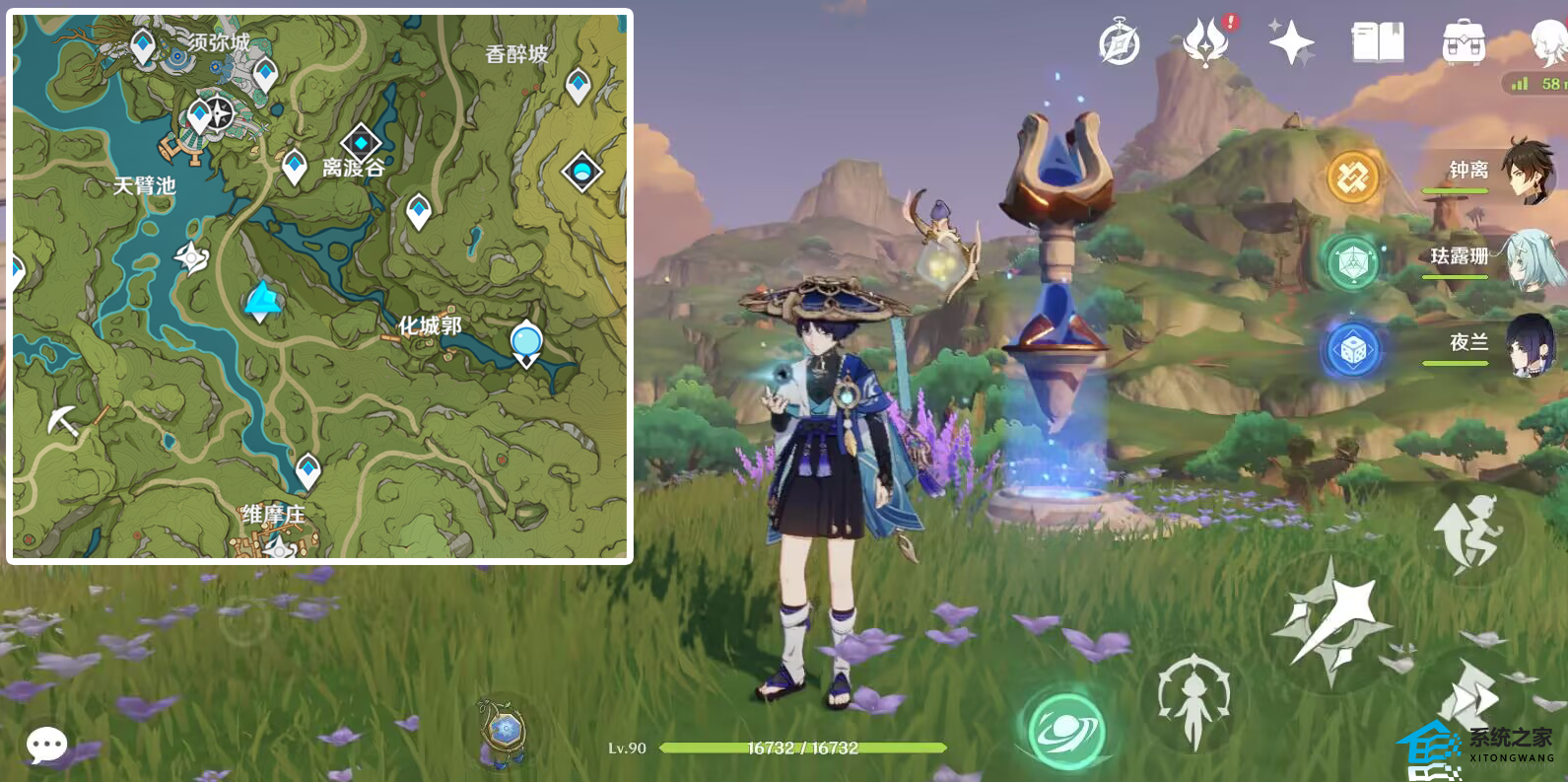
Task: Open the compass events icon
Action: (1120, 43)
